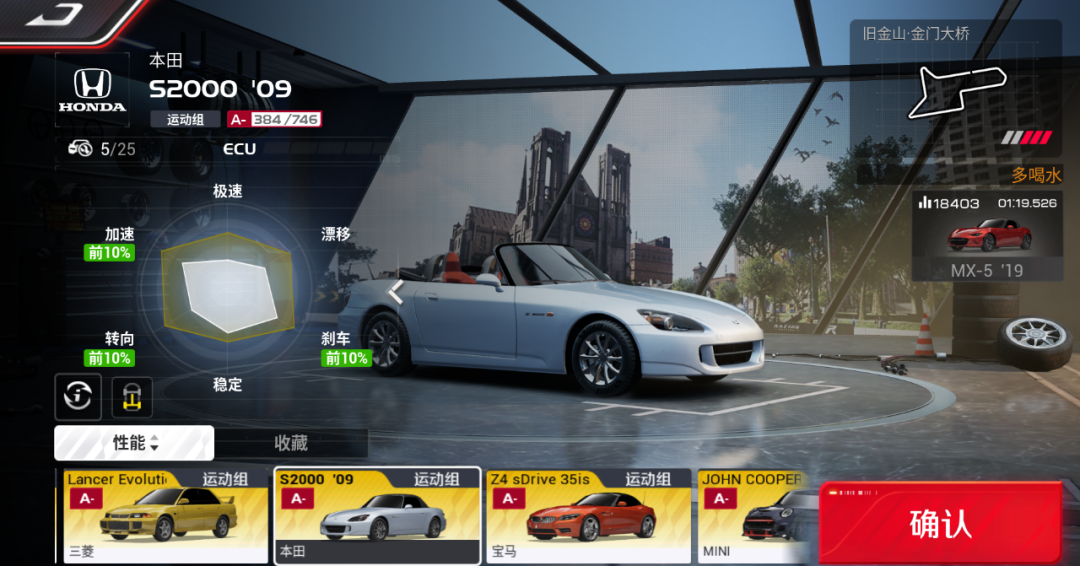Go back using the top-left arrow
Image resolution: width=1080 pixels, height=566 pixels.
54,14
